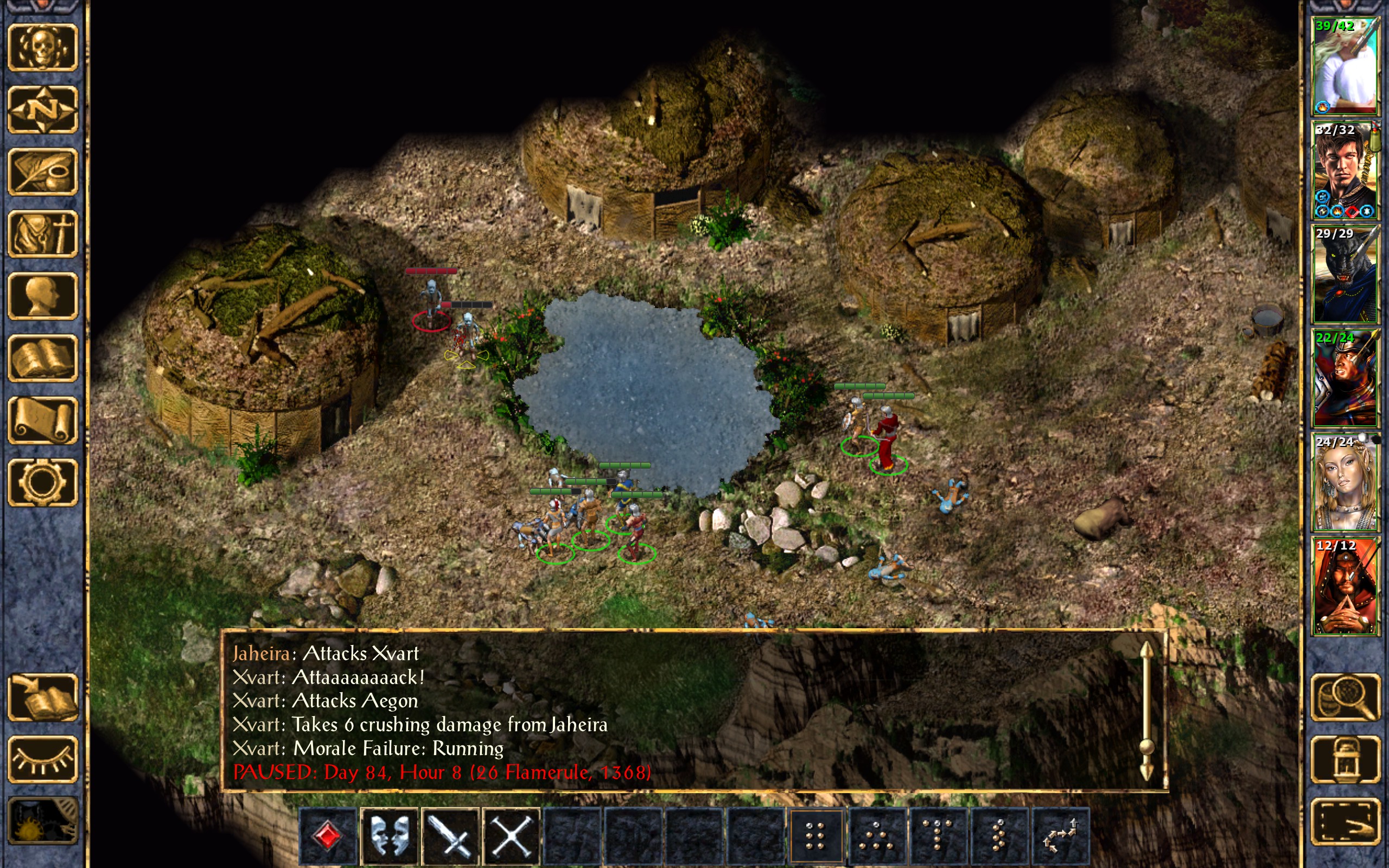Viewport: 1389px width, 868px height.
Task: Click the skull button atop the left sidebar
Action: point(42,48)
